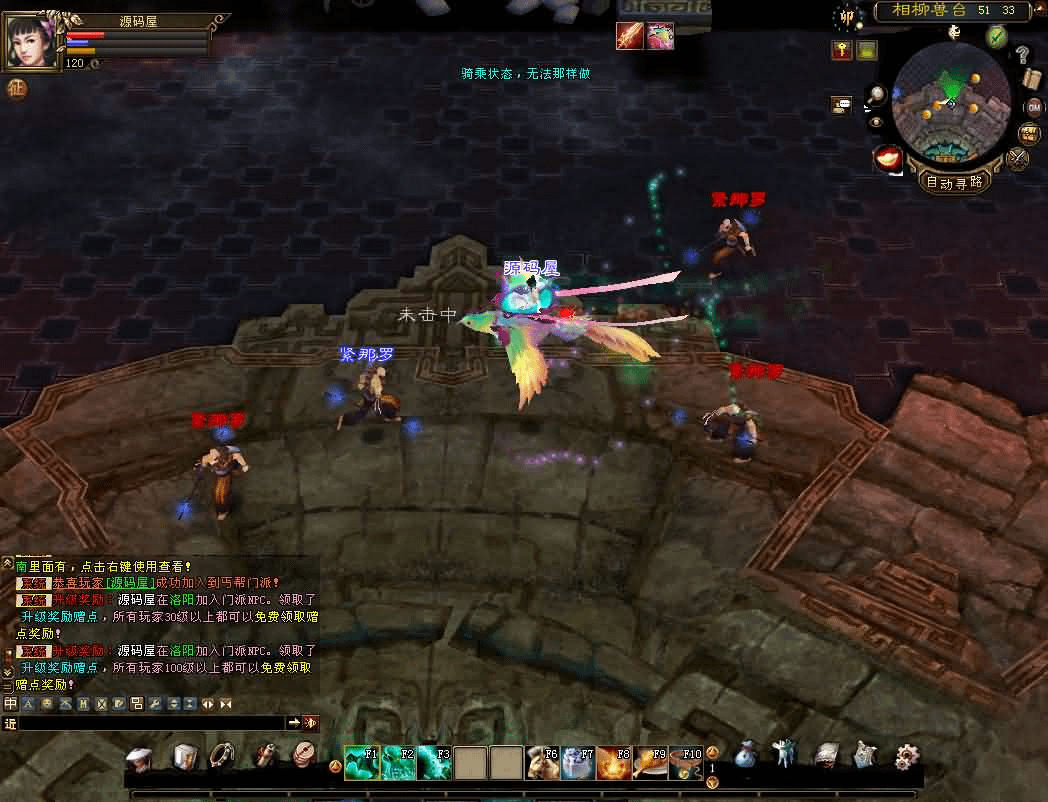Image resolution: width=1048 pixels, height=802 pixels.
Task: Open the red treasure chest key icon
Action: click(x=841, y=50)
